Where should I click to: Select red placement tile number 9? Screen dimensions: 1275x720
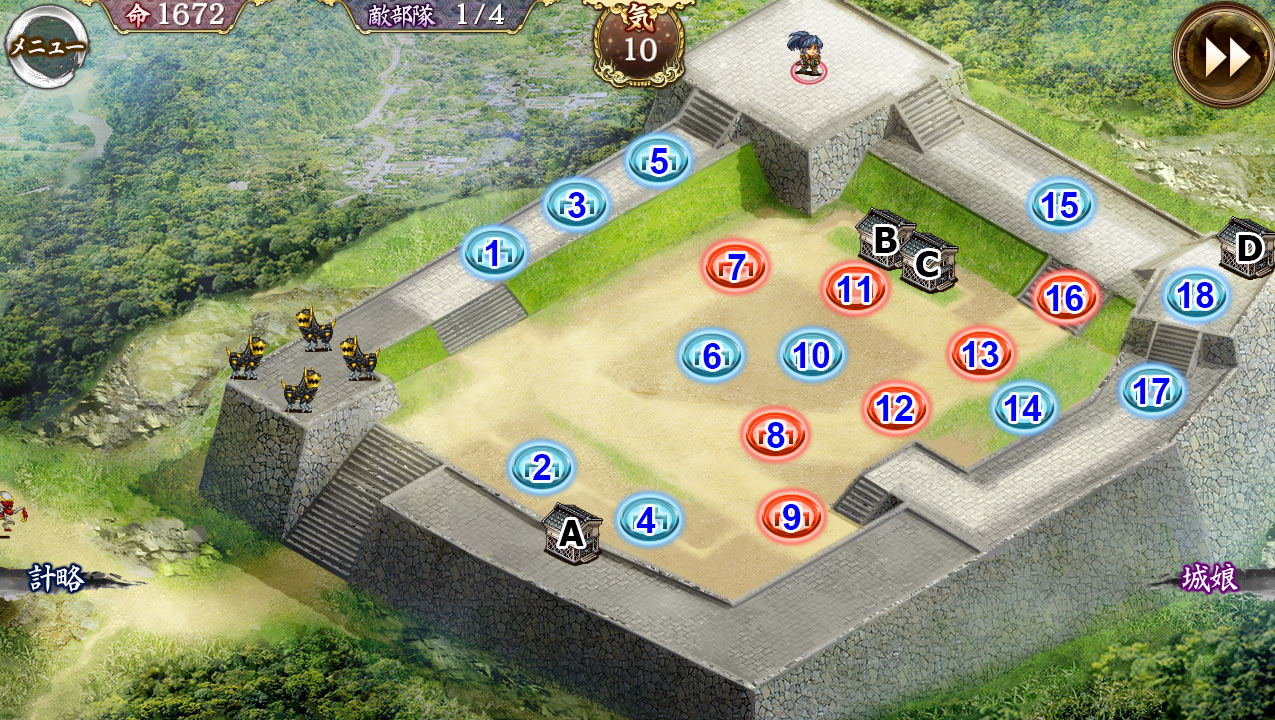791,517
